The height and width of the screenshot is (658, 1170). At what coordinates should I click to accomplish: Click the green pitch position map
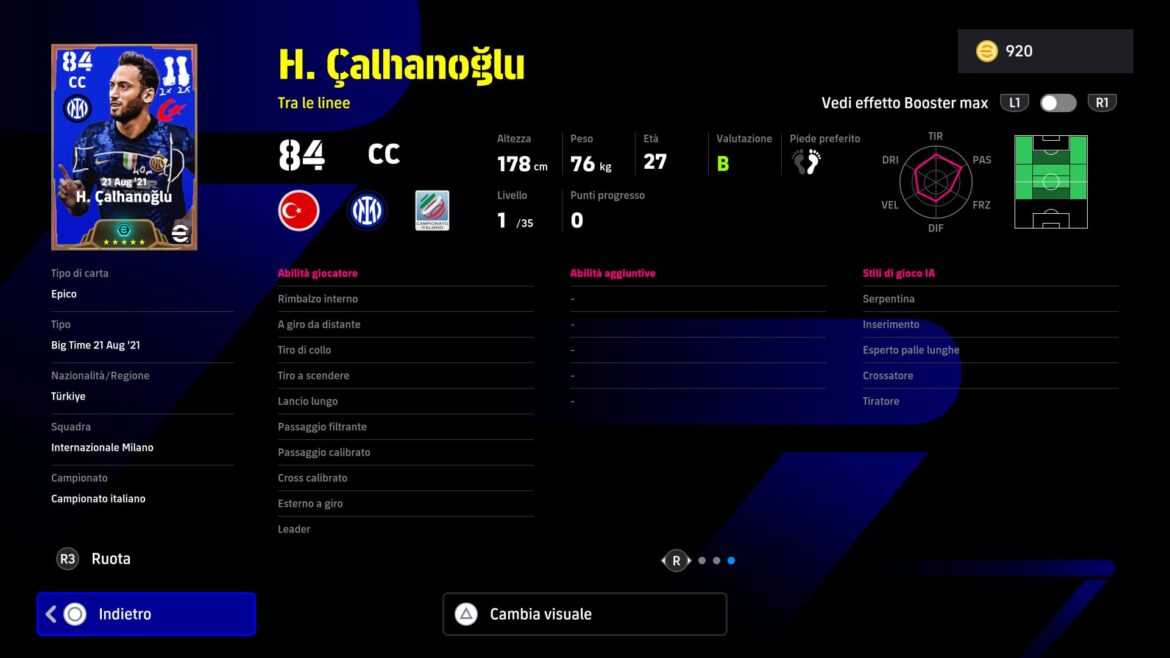pos(1050,181)
